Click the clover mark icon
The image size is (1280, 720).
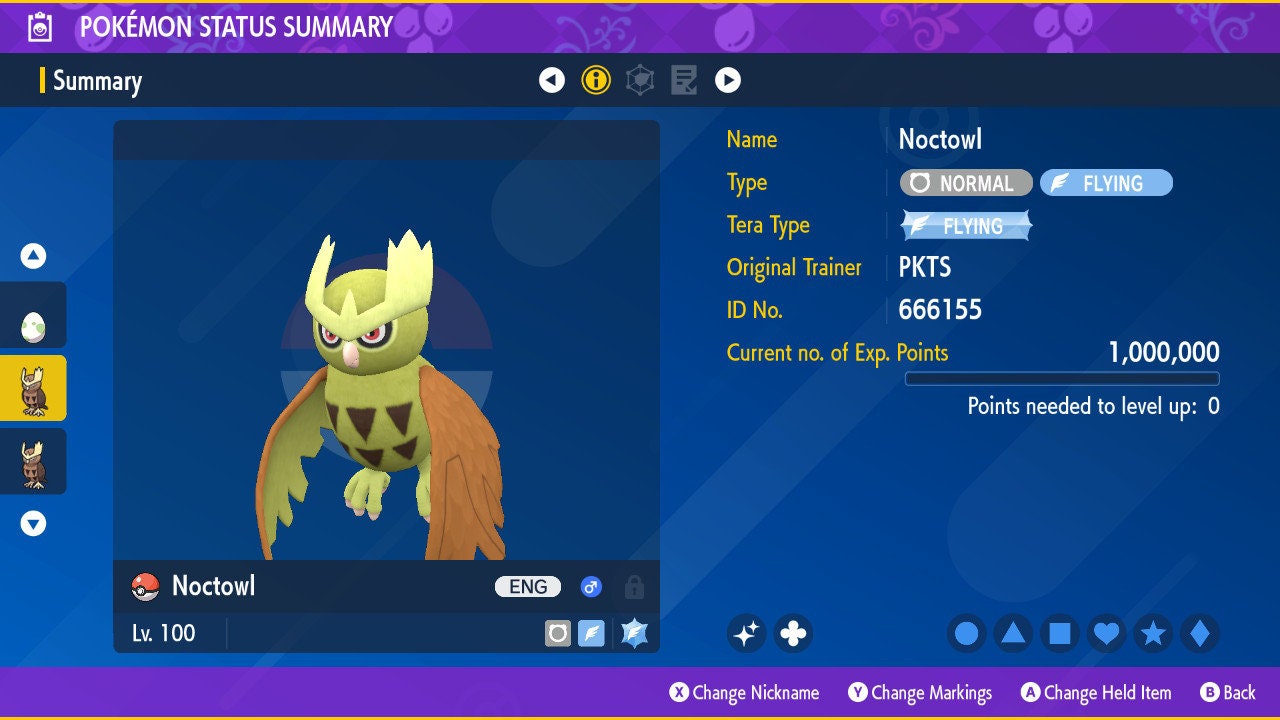pyautogui.click(x=793, y=633)
